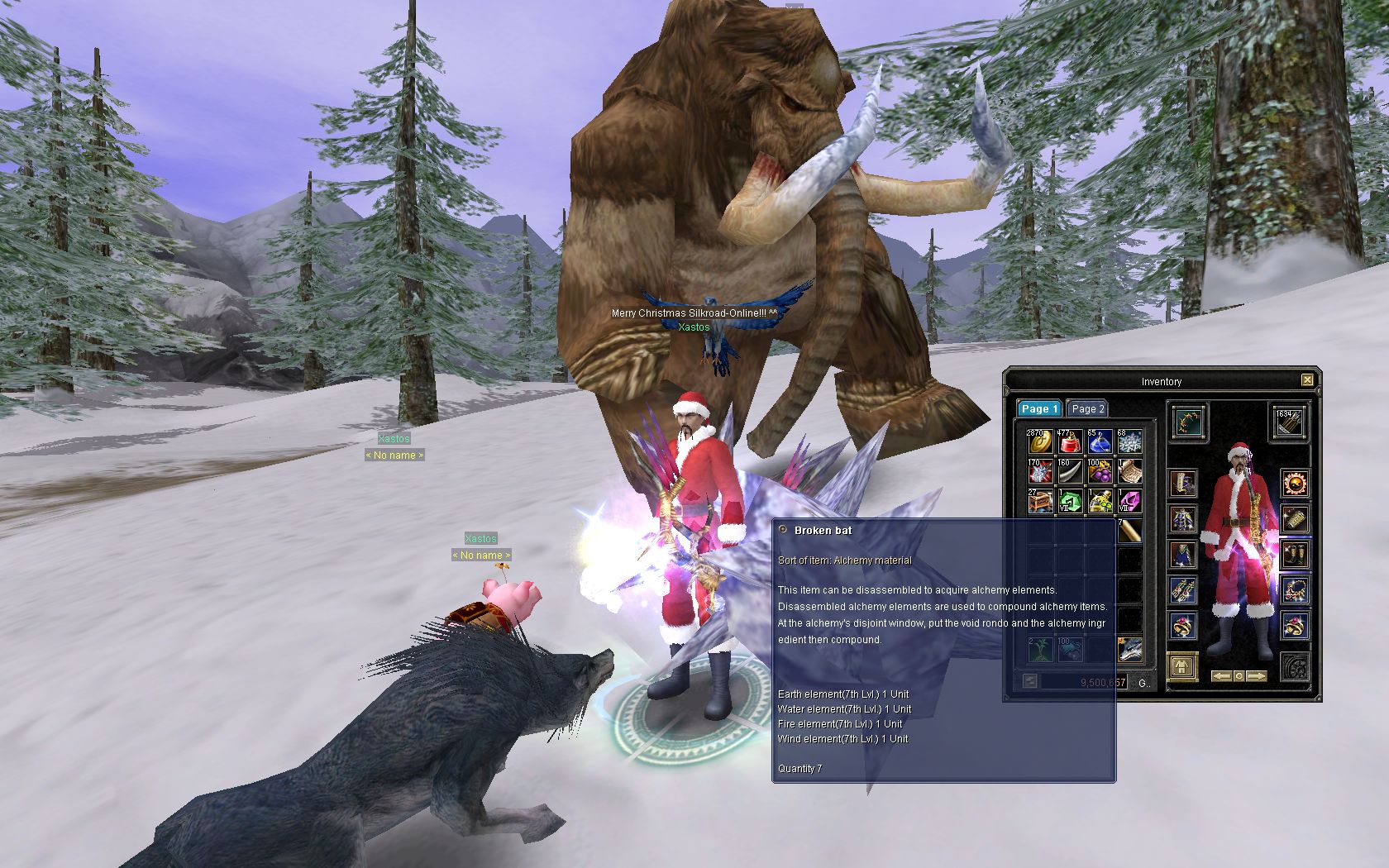Rotate the character preview right
This screenshot has width=1389, height=868.
[1257, 676]
